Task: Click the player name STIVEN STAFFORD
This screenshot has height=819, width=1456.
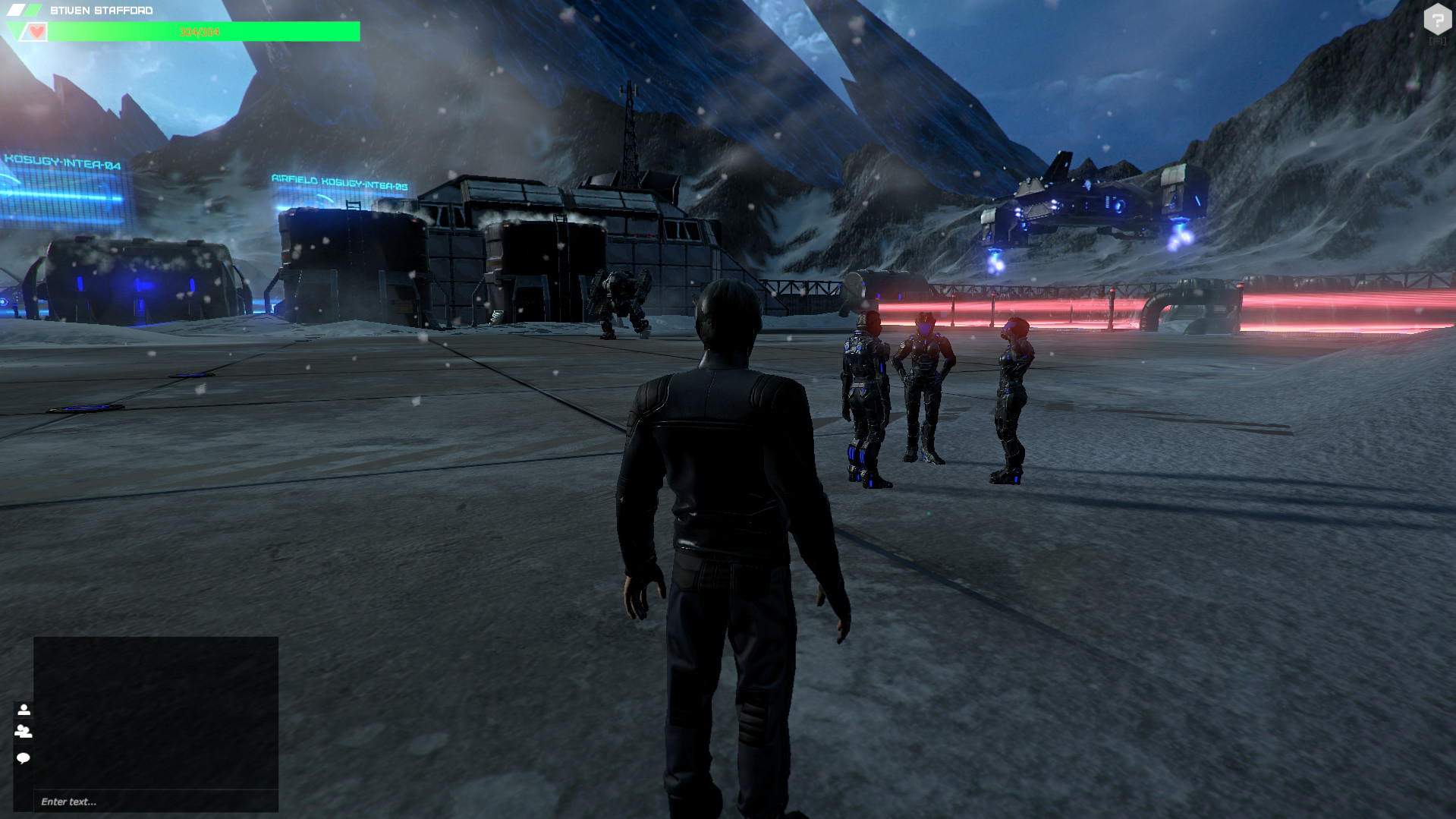Action: 102,9
